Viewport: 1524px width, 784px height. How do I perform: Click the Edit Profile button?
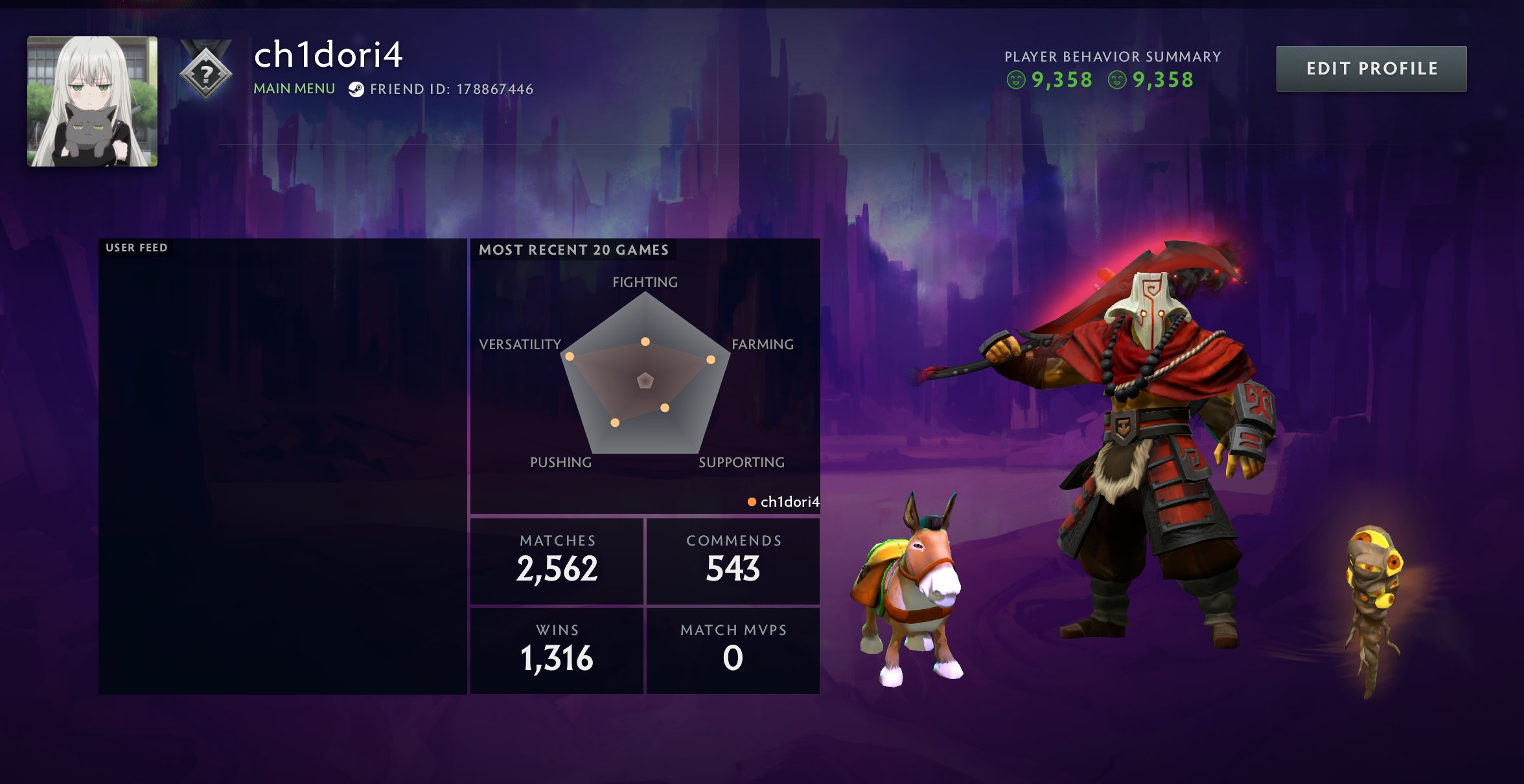pos(1371,69)
